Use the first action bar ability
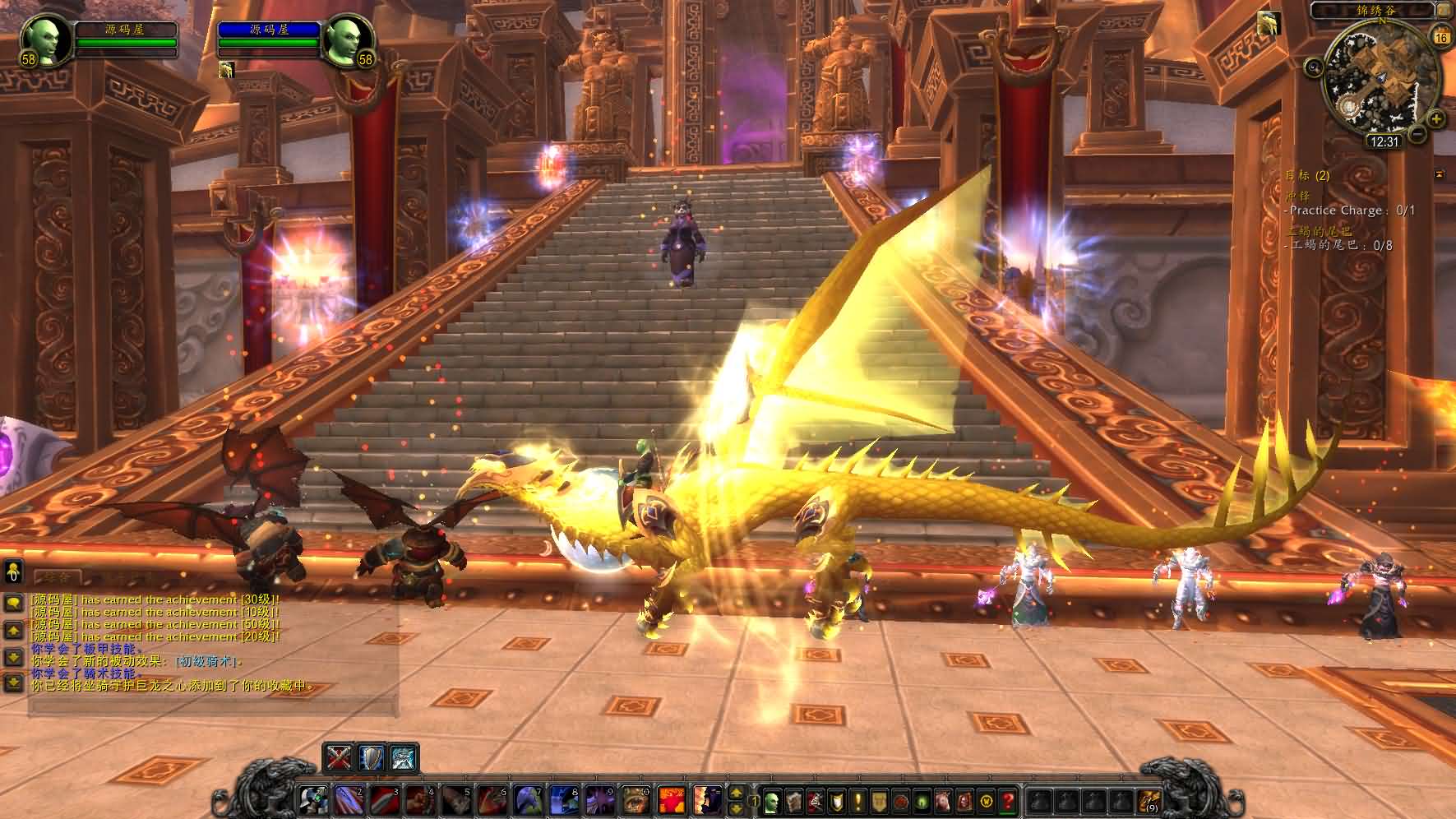Viewport: 1456px width, 819px height. (313, 799)
